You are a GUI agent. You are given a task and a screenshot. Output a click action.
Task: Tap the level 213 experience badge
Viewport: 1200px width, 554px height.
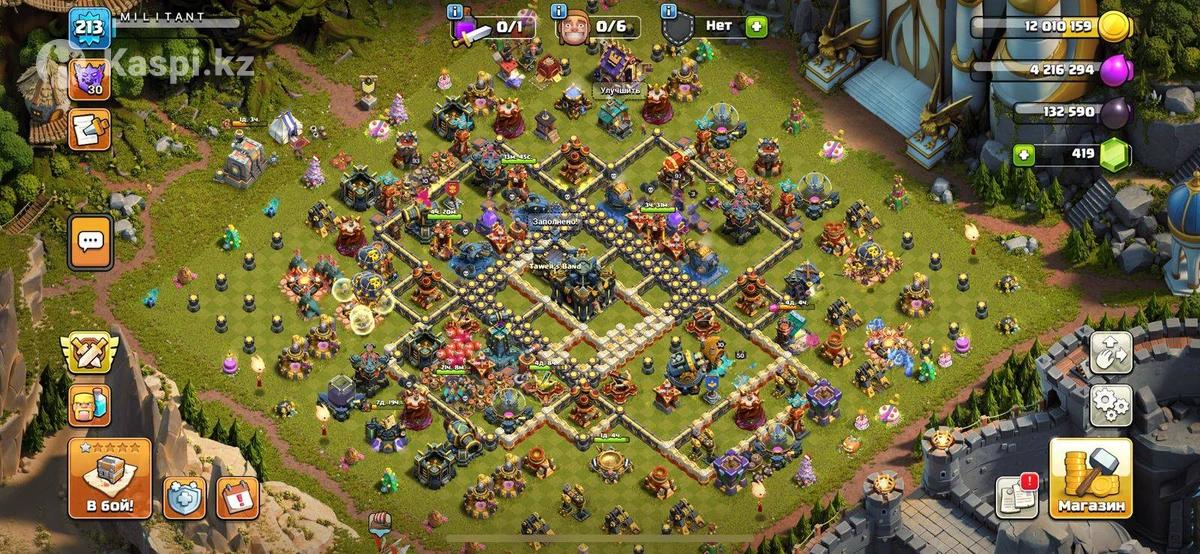point(88,26)
